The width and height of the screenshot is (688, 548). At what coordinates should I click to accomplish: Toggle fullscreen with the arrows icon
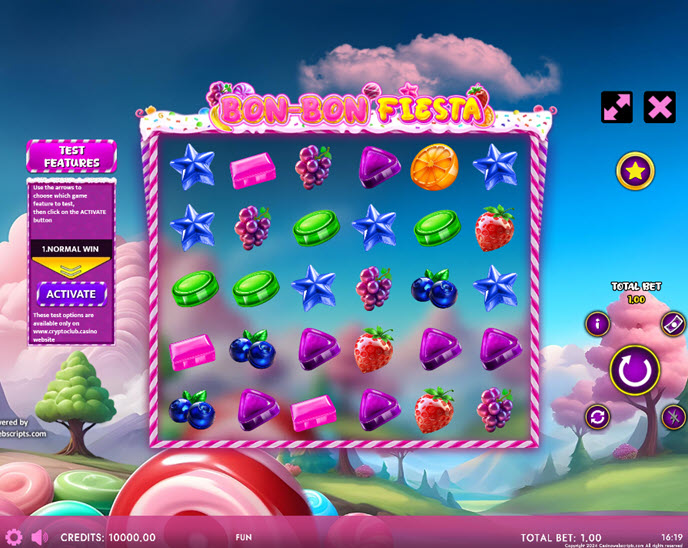point(616,107)
